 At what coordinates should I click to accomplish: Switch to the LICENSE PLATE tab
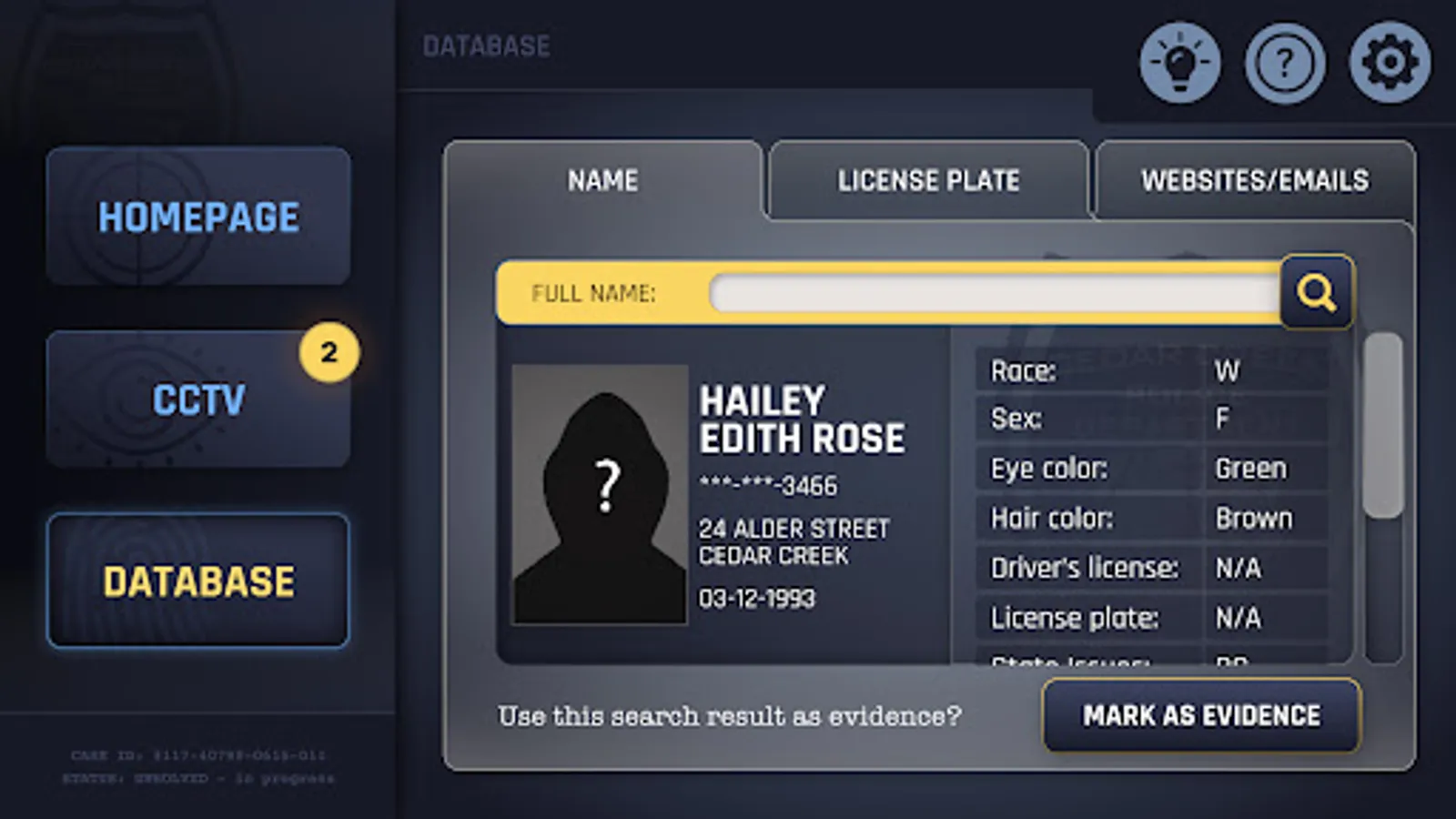[x=929, y=180]
